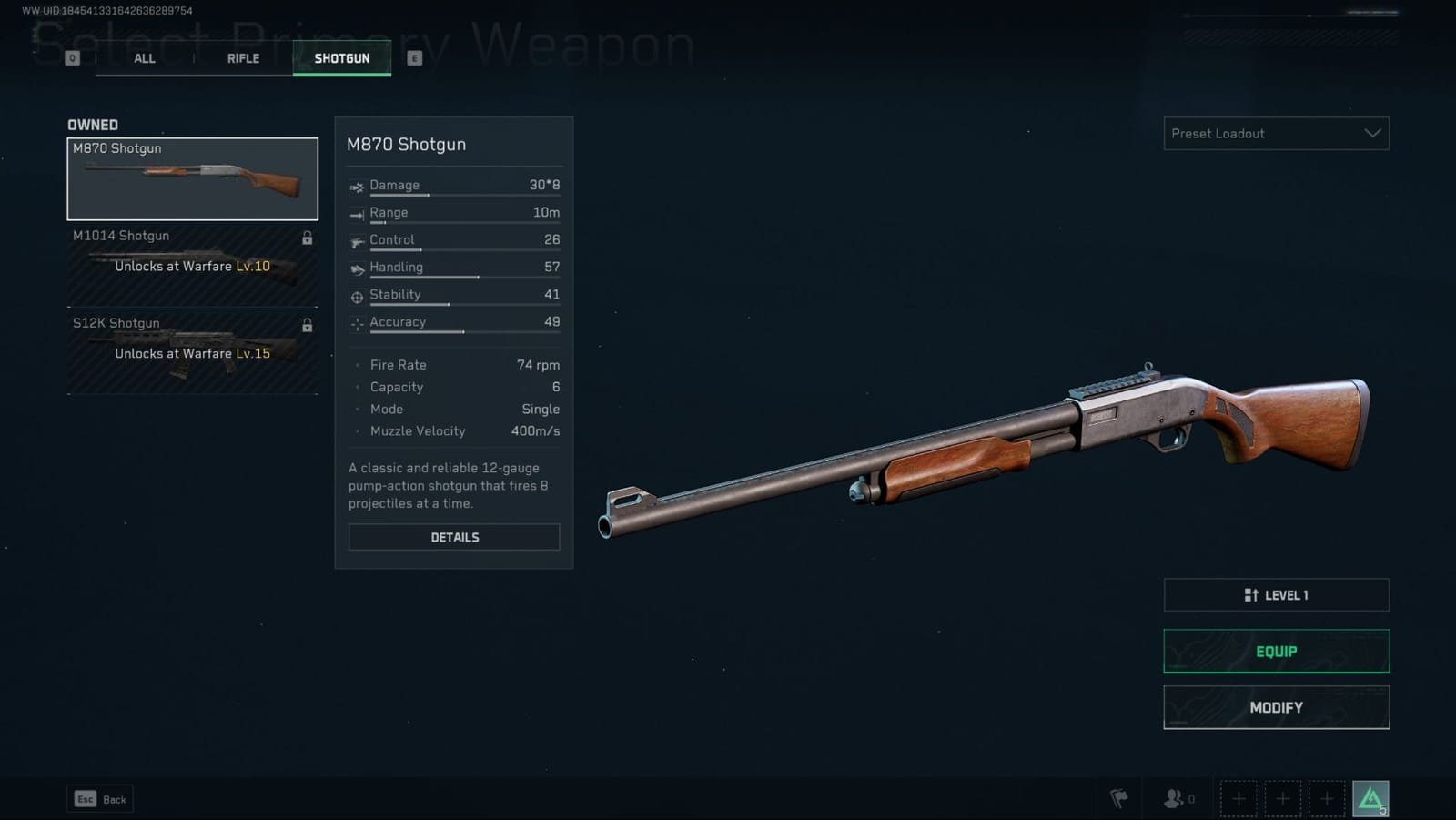Select the SHOTGUN tab
The image size is (1456, 820).
point(342,58)
